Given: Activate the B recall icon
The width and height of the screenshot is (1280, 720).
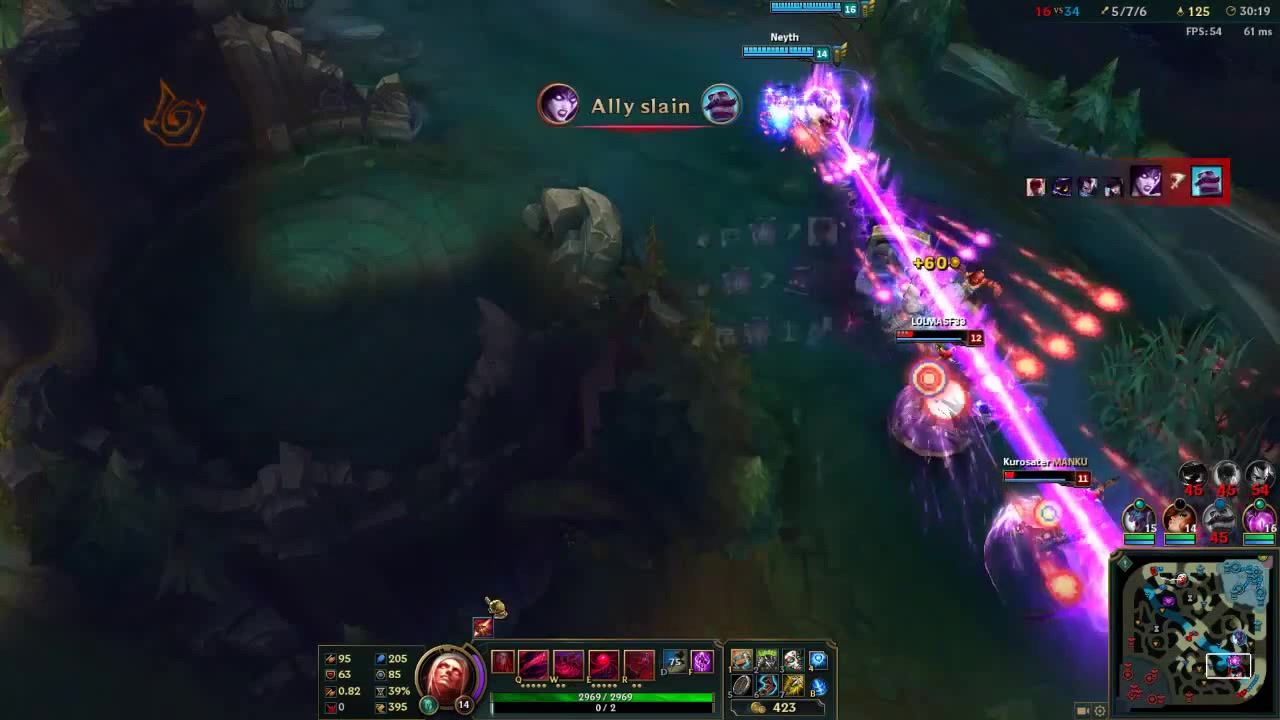Looking at the screenshot, I should [817, 686].
